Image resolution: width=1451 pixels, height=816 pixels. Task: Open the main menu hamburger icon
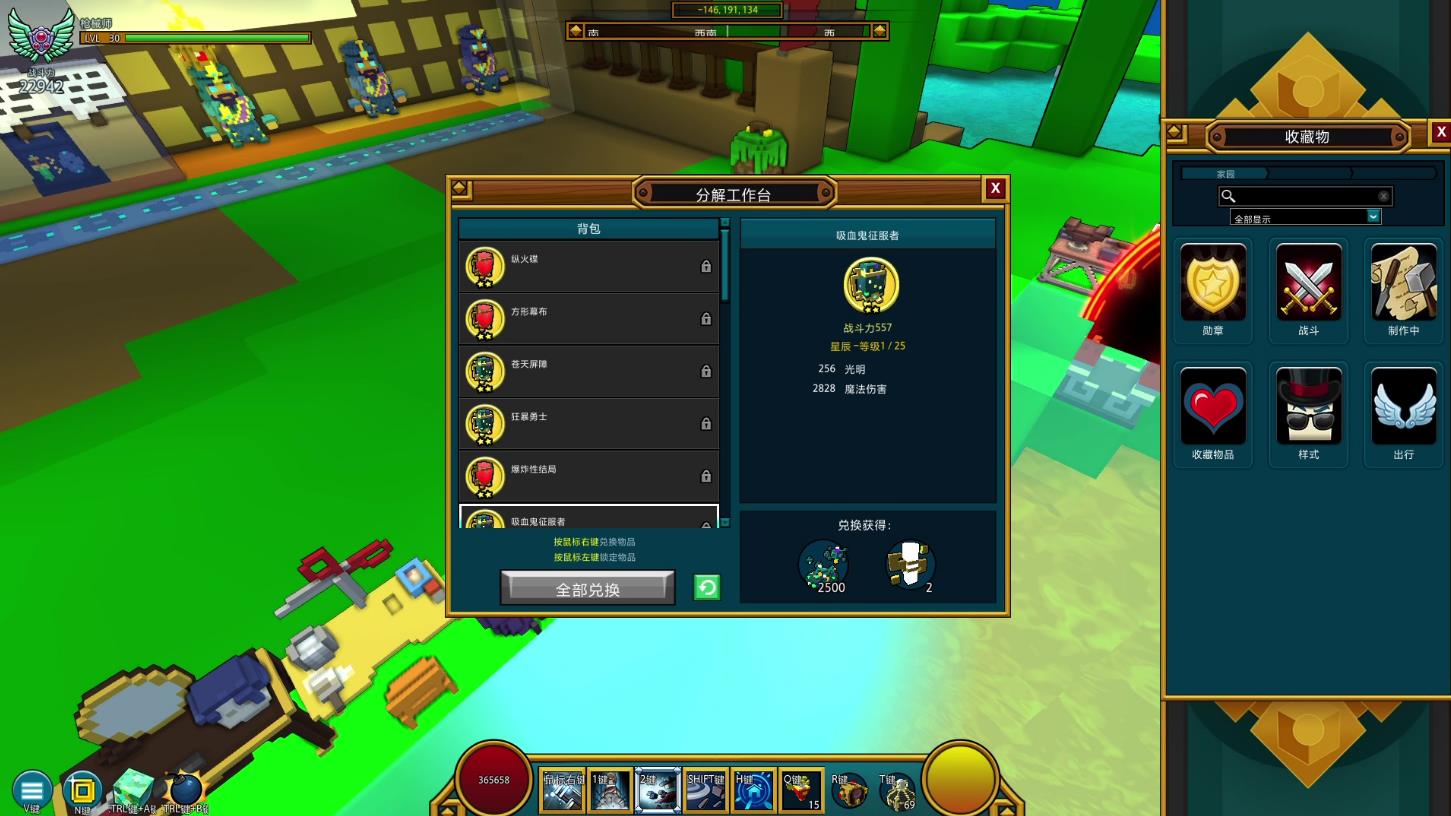(32, 789)
